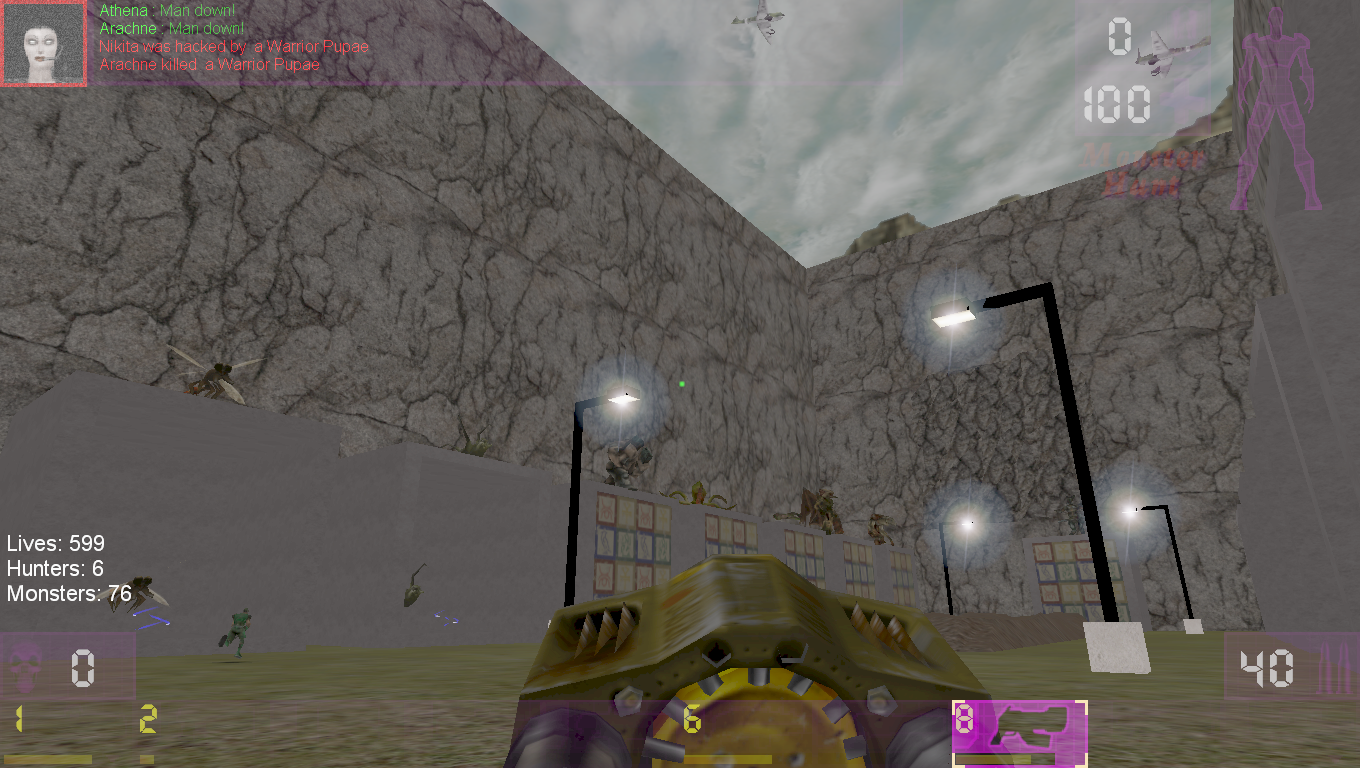Click the player portrait avatar top-left

point(44,44)
